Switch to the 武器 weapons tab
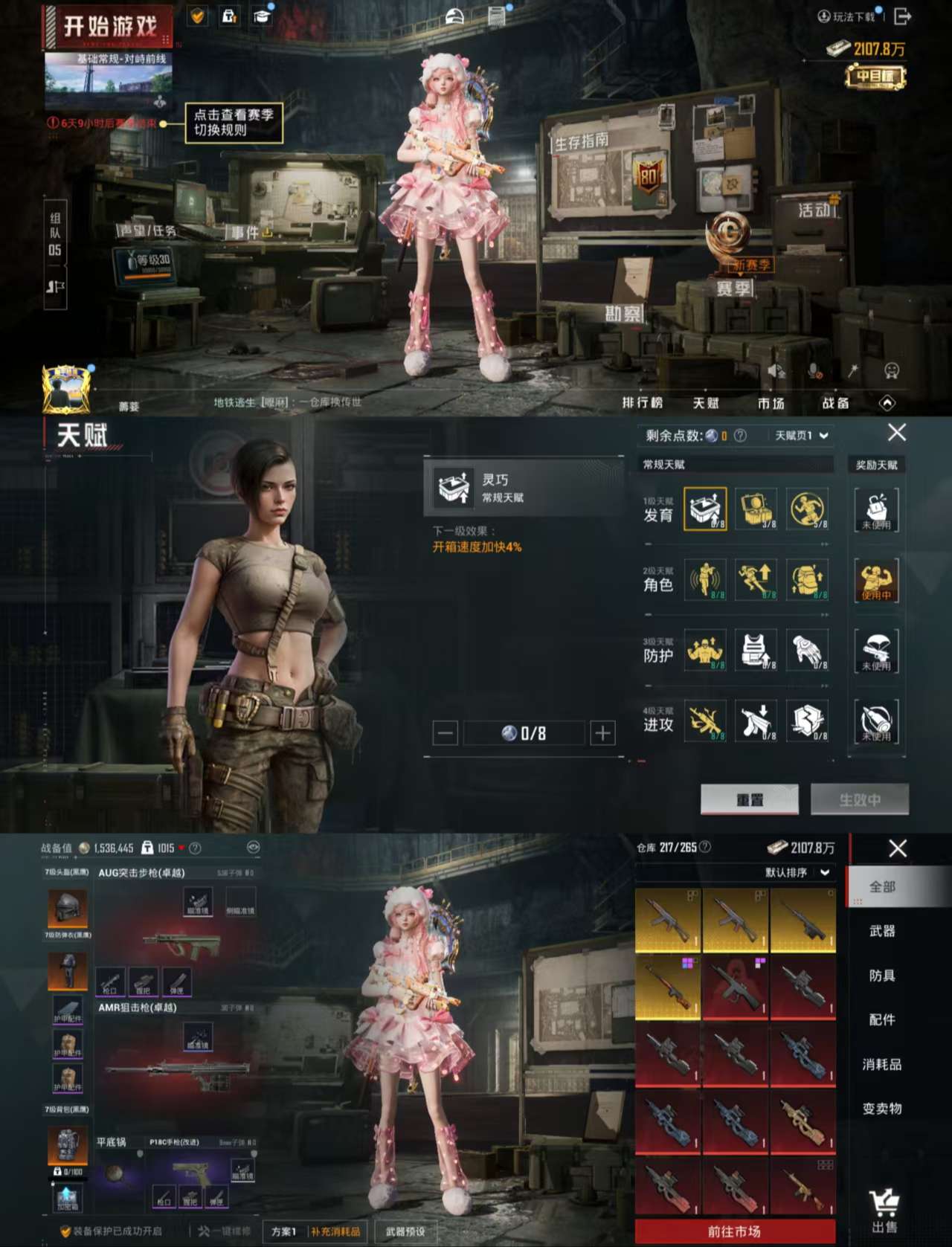 (882, 931)
